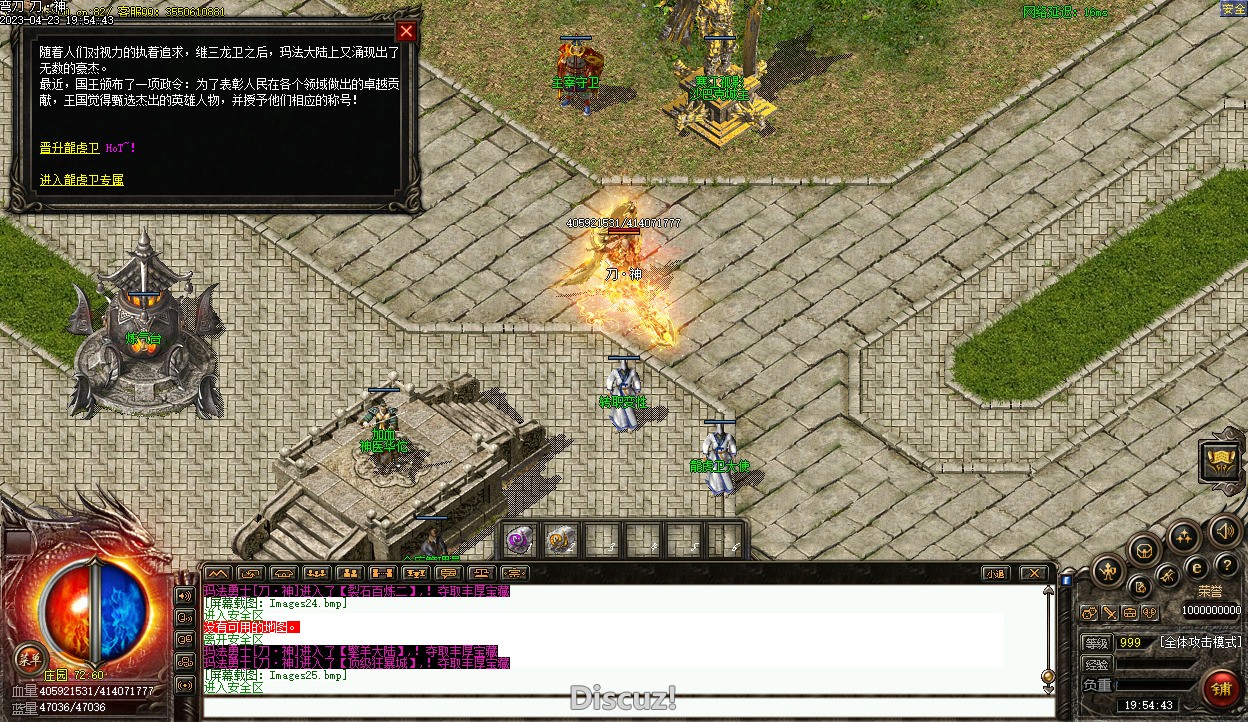
Task: Open the gold banner panel icon
Action: coord(1221,460)
